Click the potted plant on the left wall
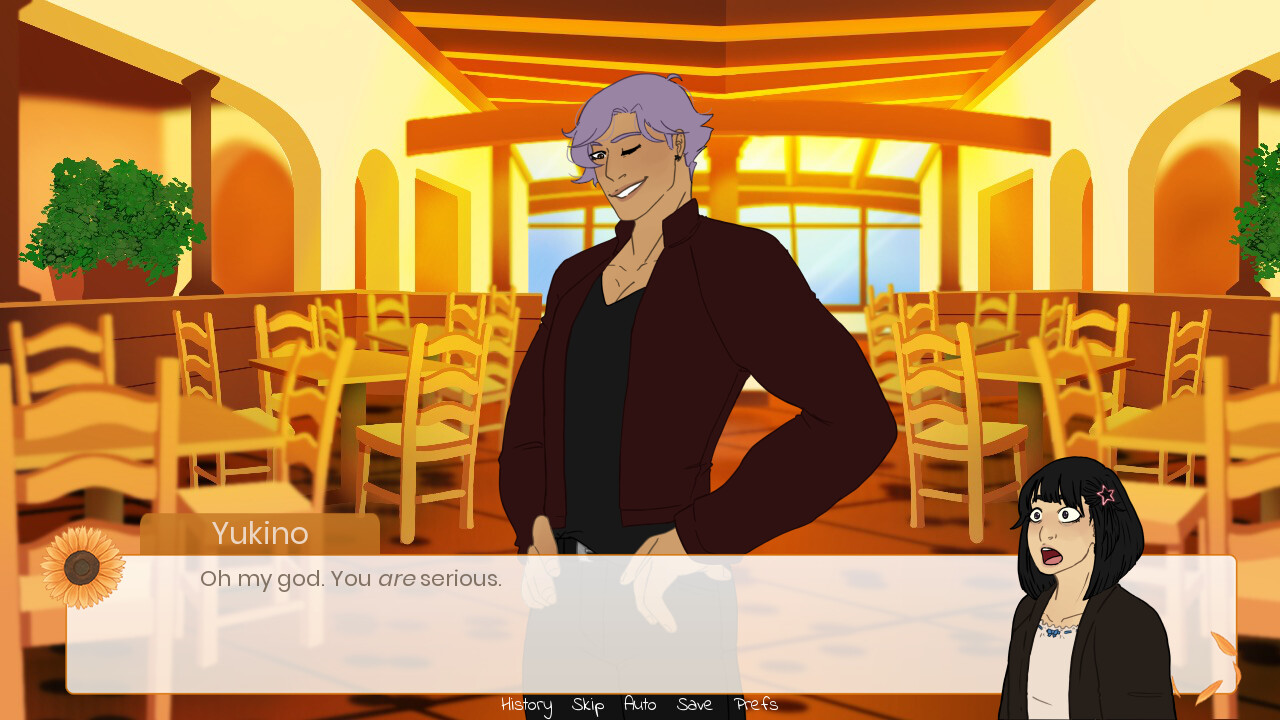Screen dimensions: 1280x720 tap(110, 220)
